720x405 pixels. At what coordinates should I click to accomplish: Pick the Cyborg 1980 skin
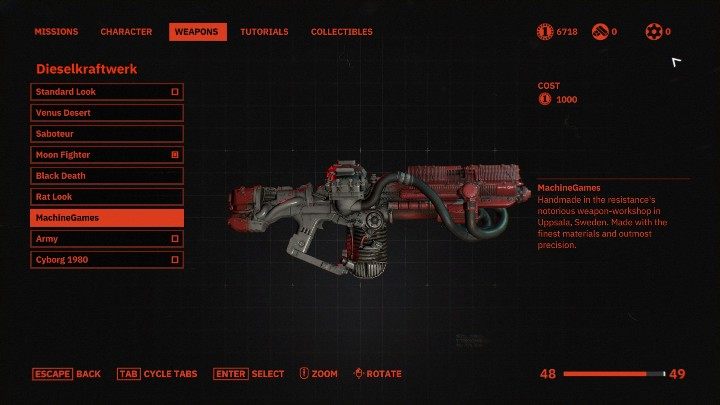pos(106,260)
